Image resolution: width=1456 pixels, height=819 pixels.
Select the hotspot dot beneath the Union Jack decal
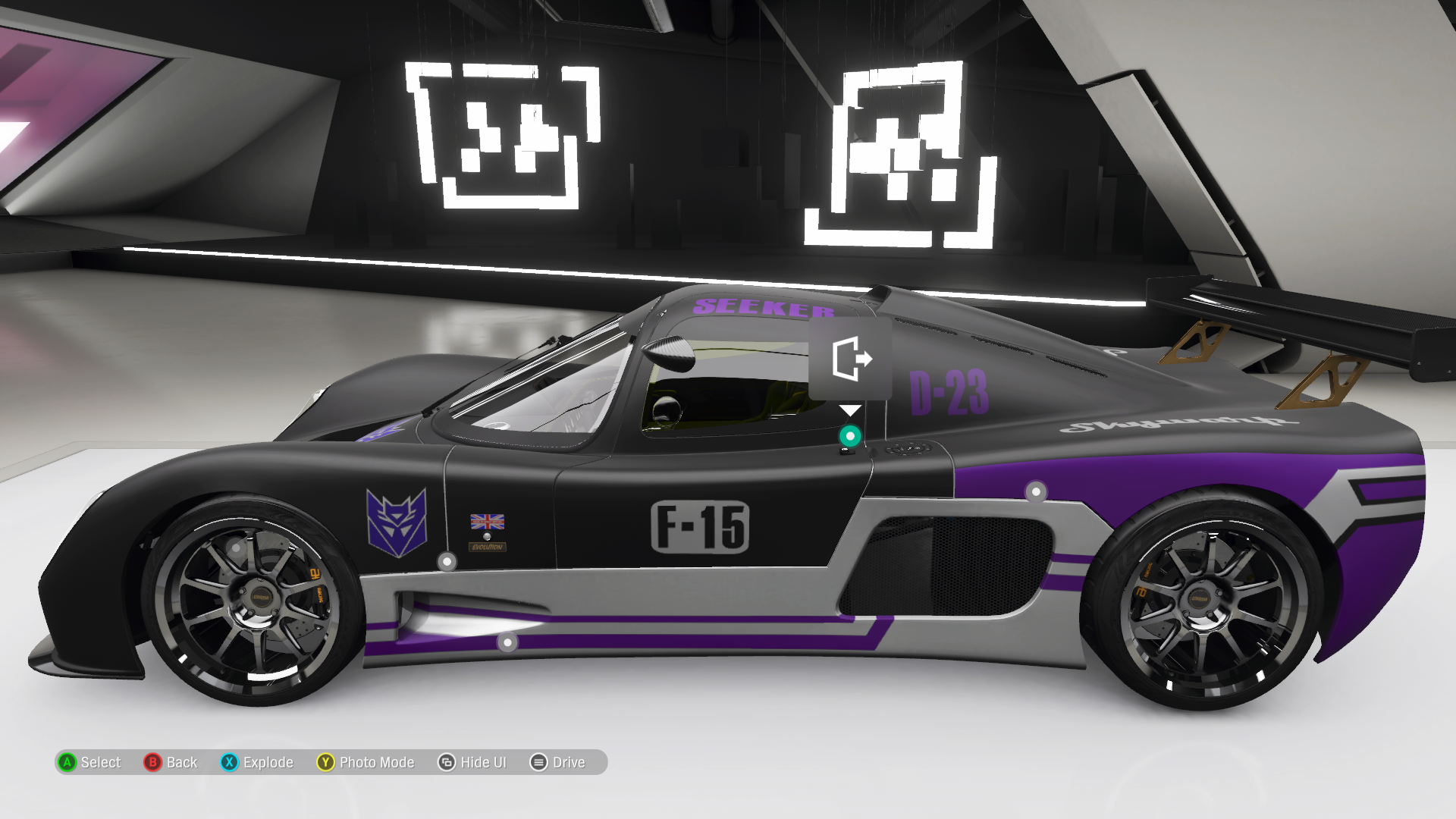click(x=447, y=562)
